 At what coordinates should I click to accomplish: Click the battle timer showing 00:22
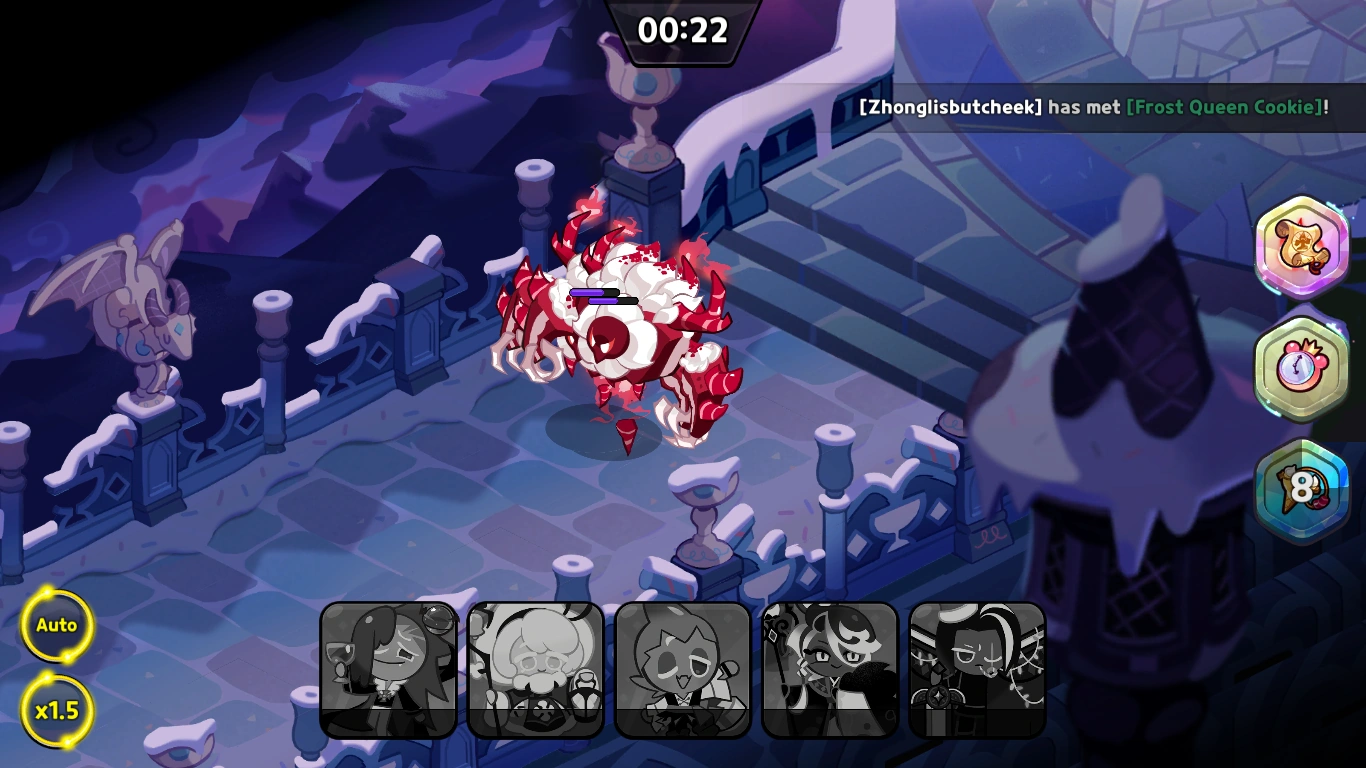(683, 30)
